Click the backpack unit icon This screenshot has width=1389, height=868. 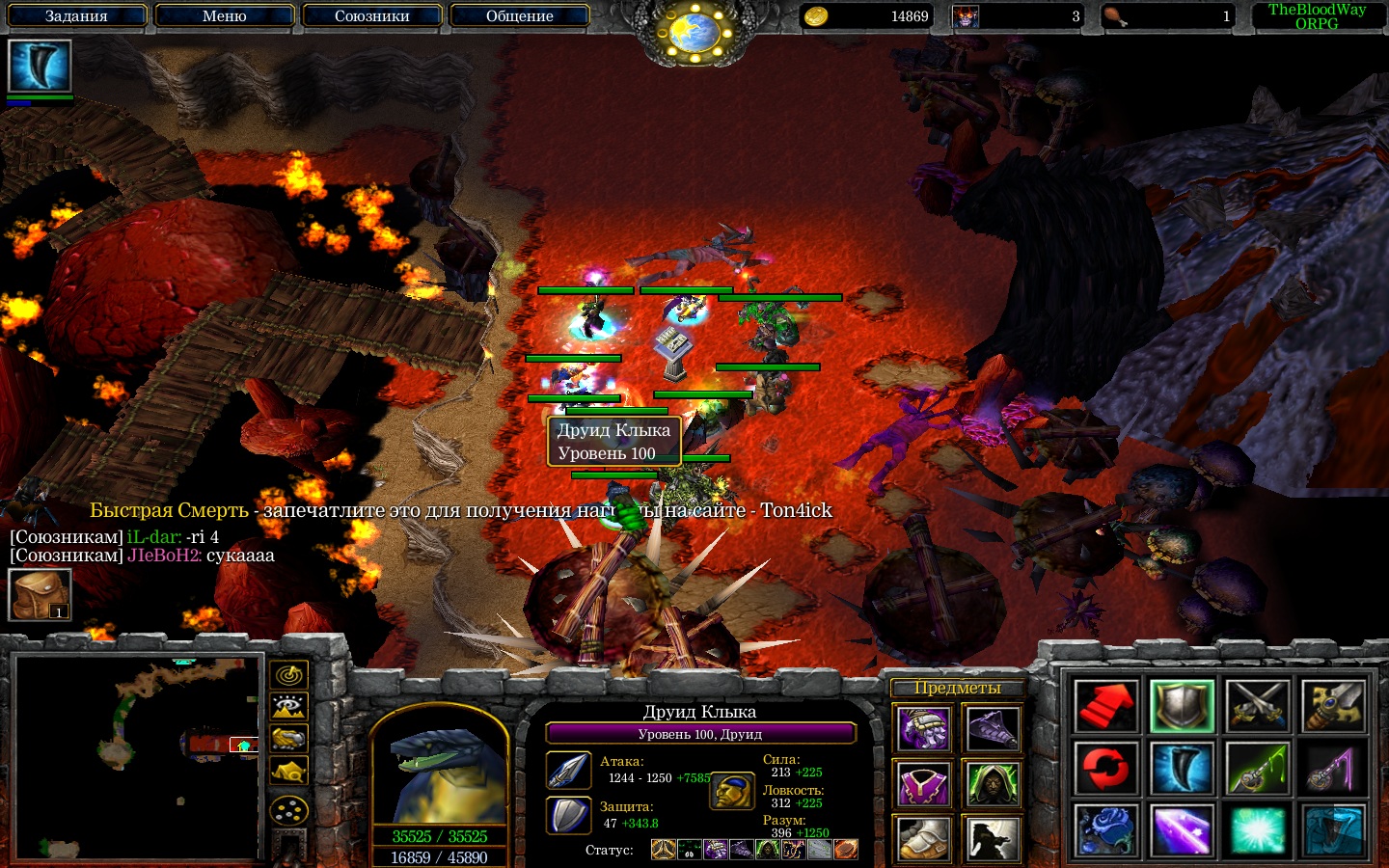pos(40,594)
